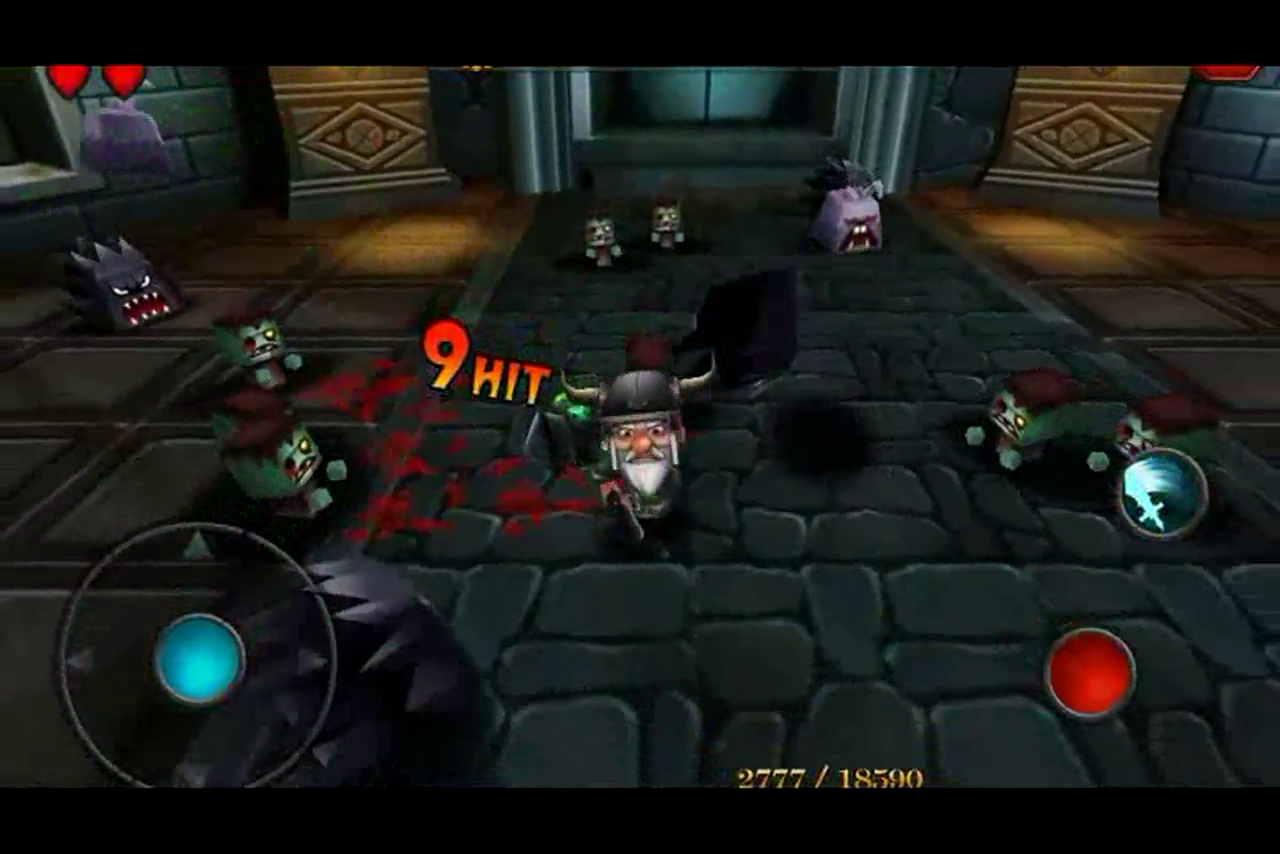
Task: Click the experience score 2777/18590 text
Action: [x=830, y=775]
